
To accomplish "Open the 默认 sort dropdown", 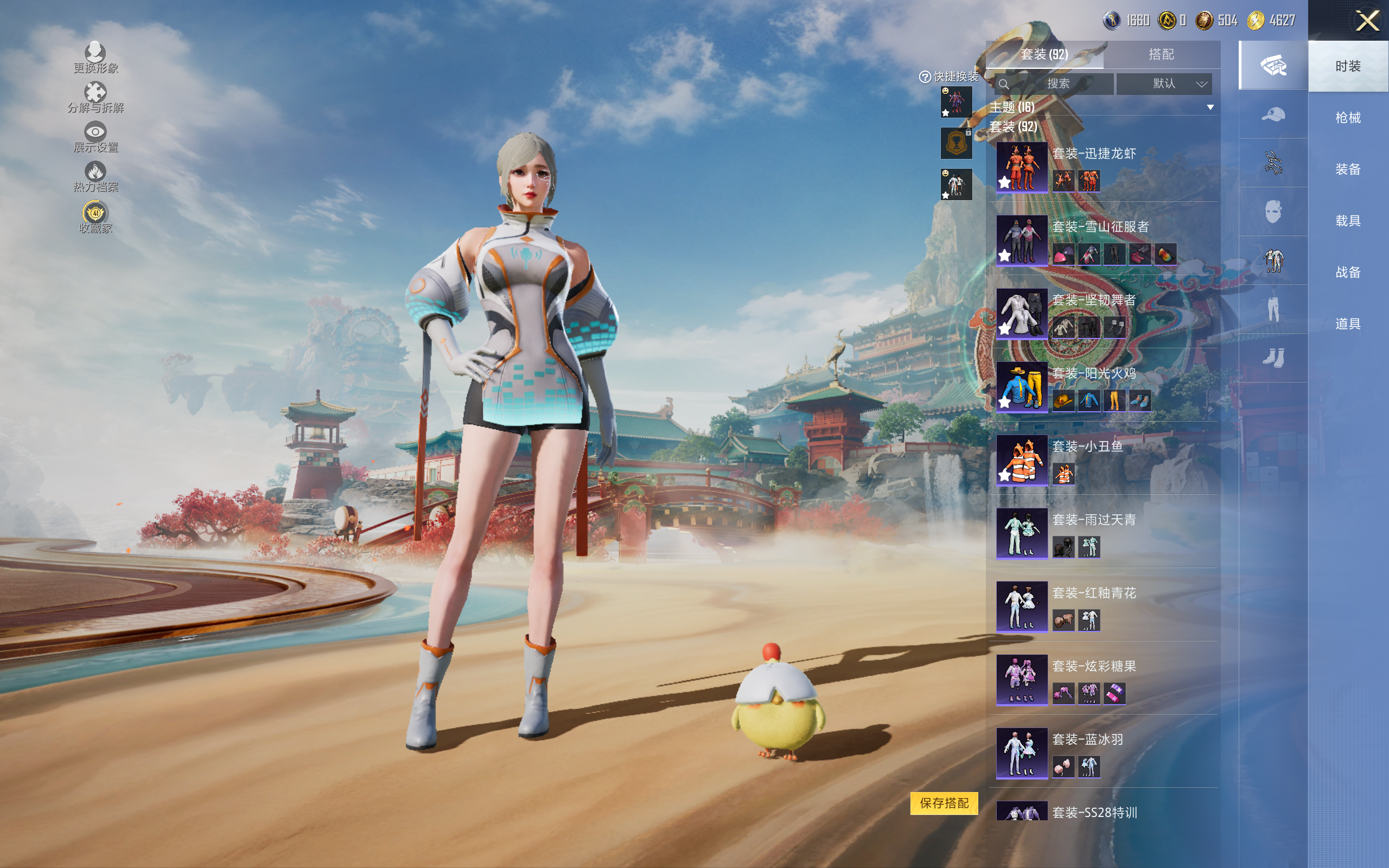I will click(x=1164, y=84).
